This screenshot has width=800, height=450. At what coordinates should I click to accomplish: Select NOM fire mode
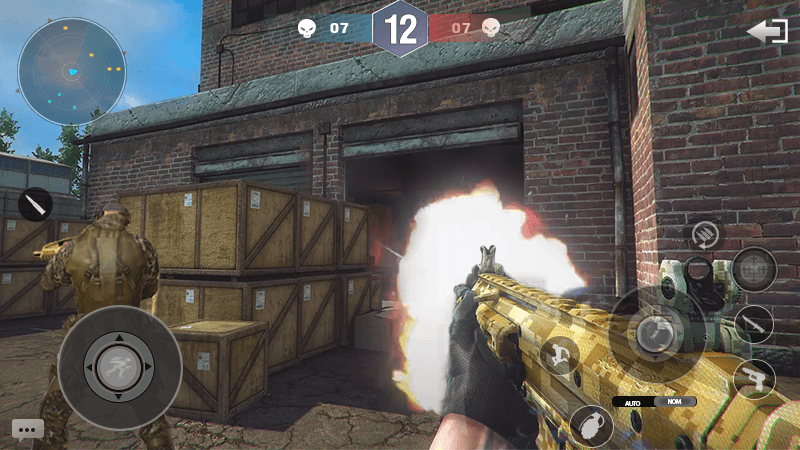[675, 401]
